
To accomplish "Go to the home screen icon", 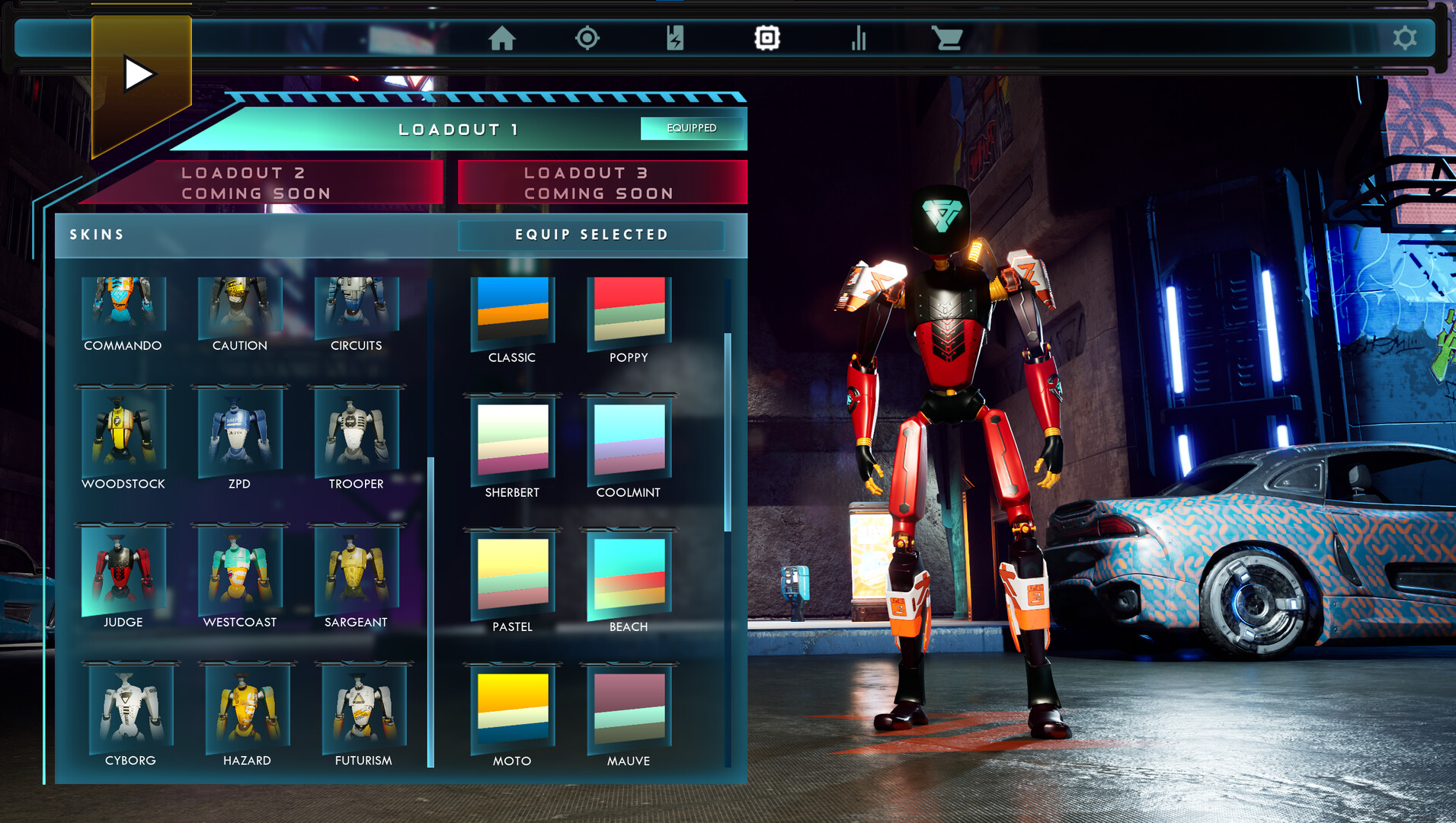I will point(502,38).
